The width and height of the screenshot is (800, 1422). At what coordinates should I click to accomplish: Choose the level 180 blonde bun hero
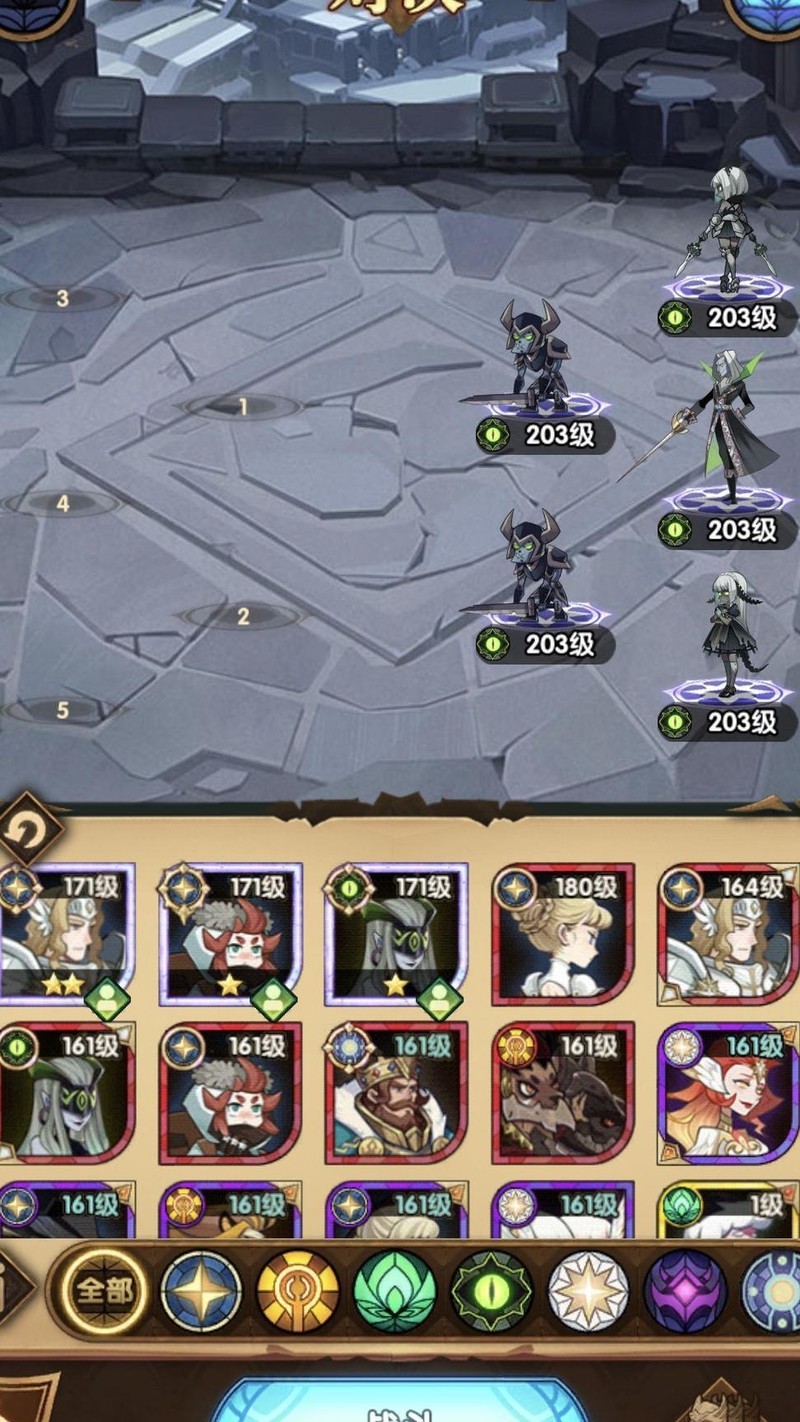coord(563,934)
